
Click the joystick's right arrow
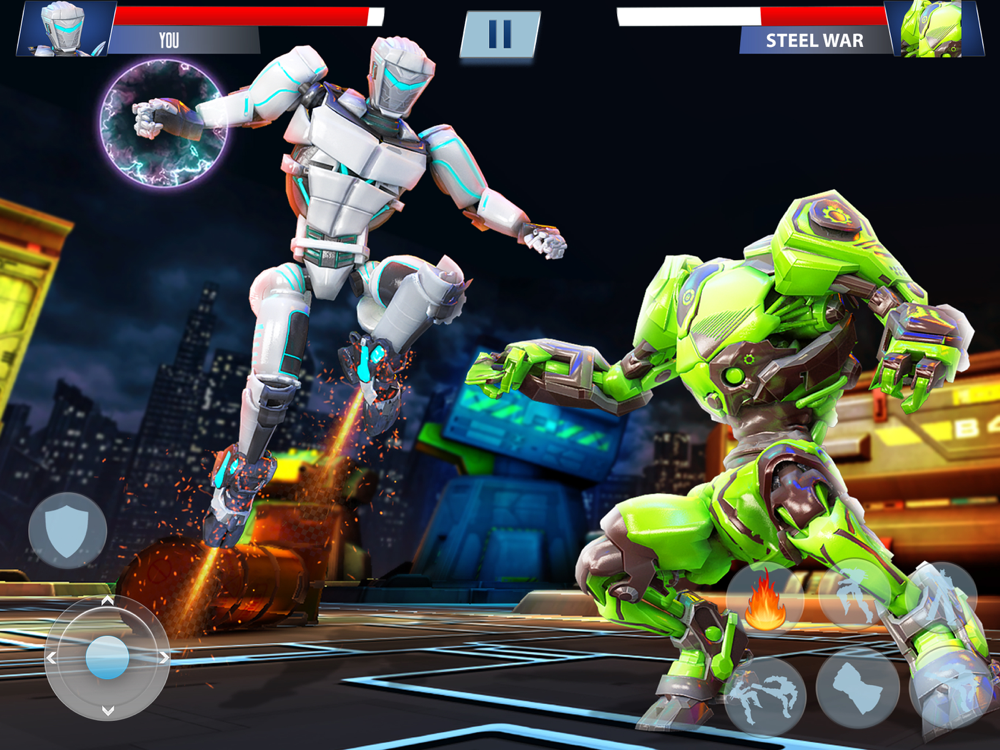162,658
